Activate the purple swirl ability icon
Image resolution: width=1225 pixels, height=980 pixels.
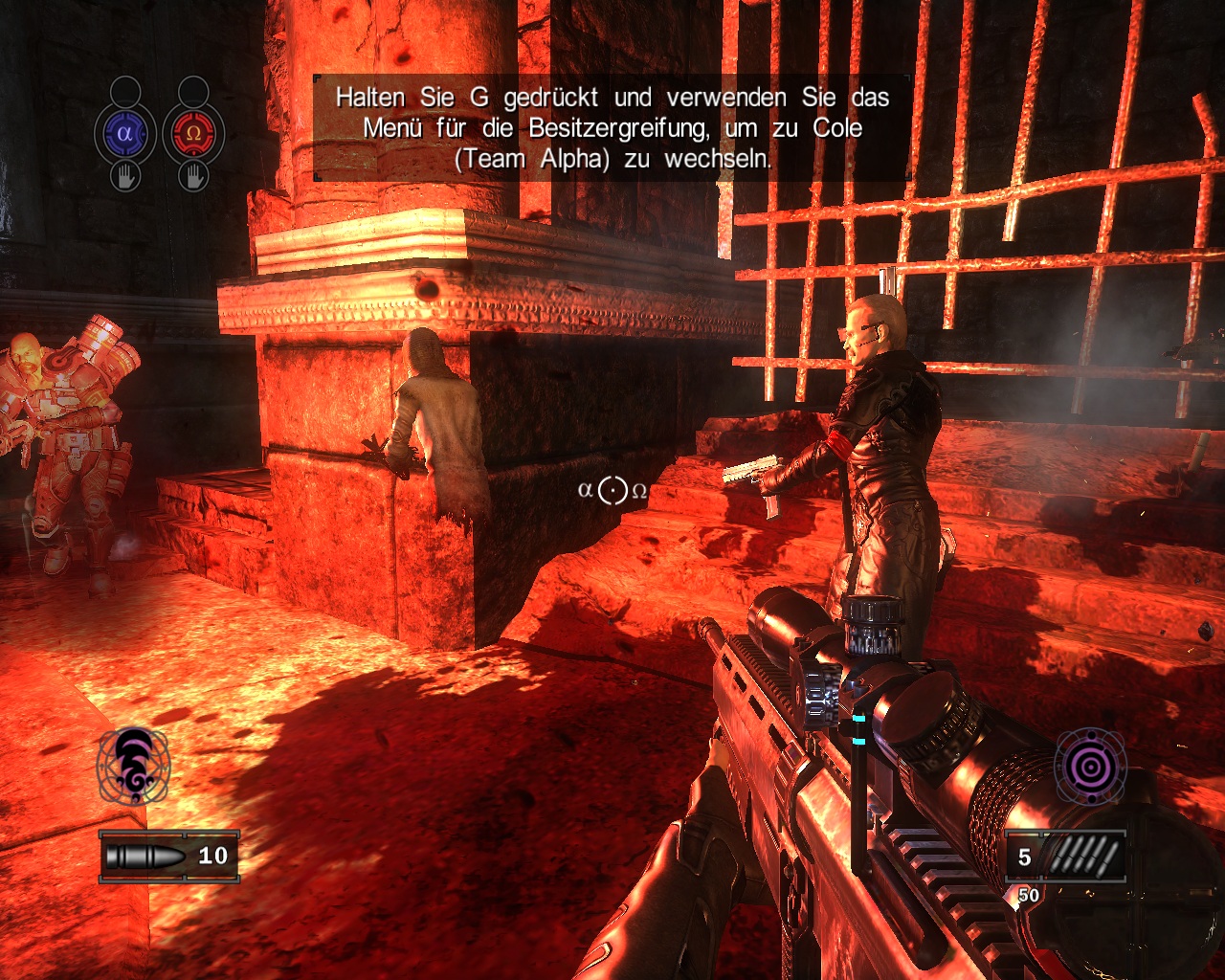tap(133, 766)
